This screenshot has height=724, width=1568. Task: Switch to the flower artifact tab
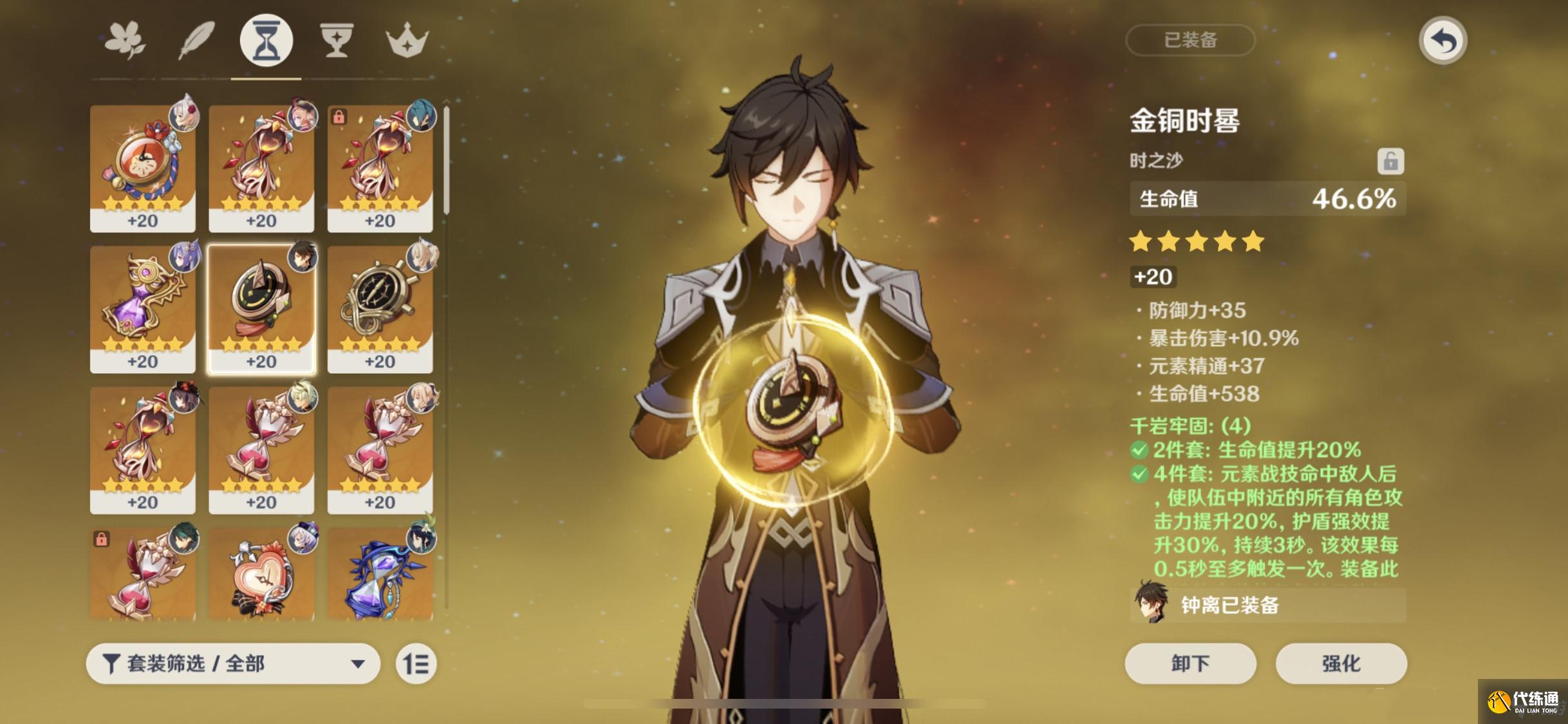click(125, 40)
